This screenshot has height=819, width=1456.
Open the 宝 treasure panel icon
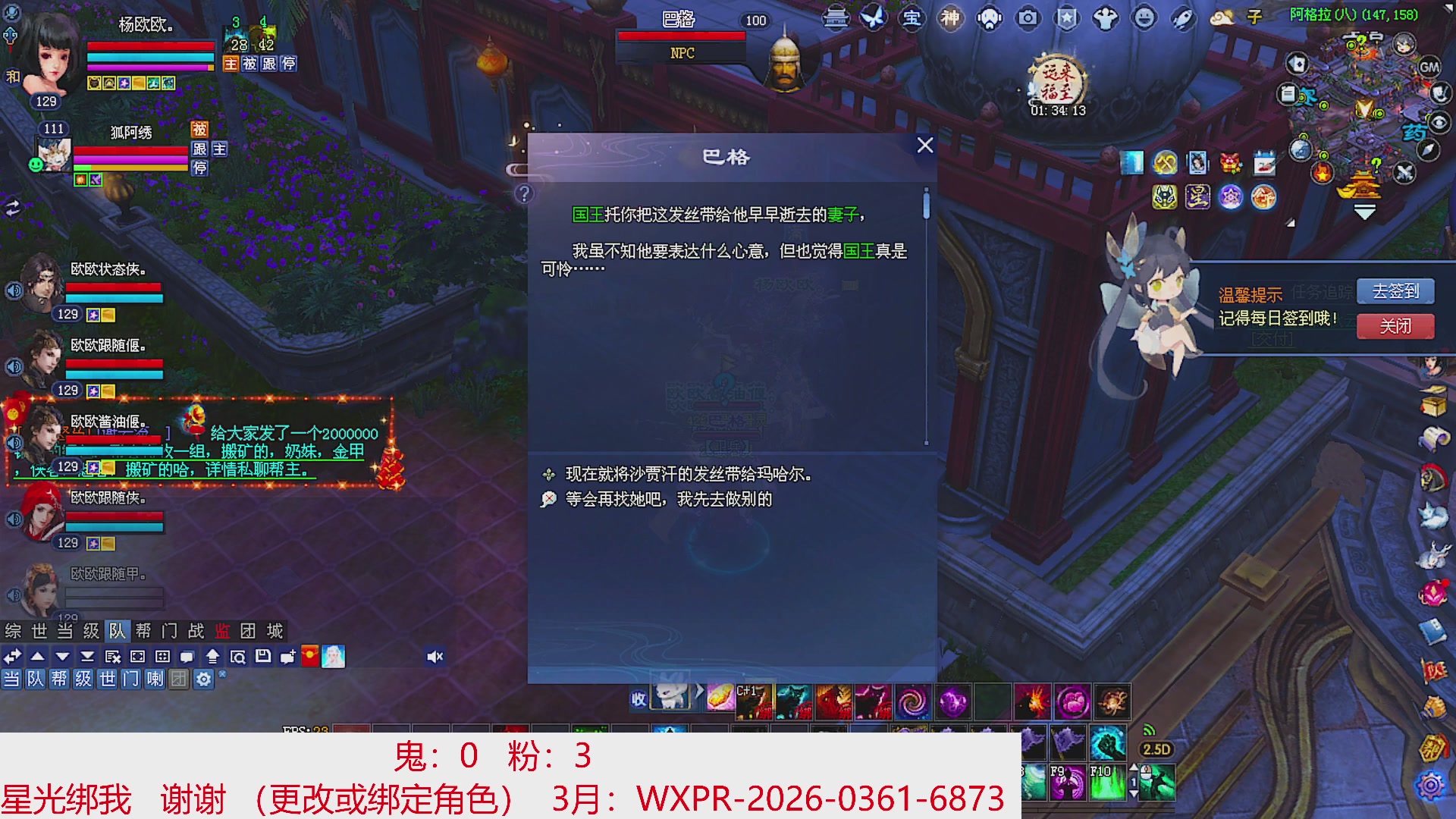[x=911, y=19]
